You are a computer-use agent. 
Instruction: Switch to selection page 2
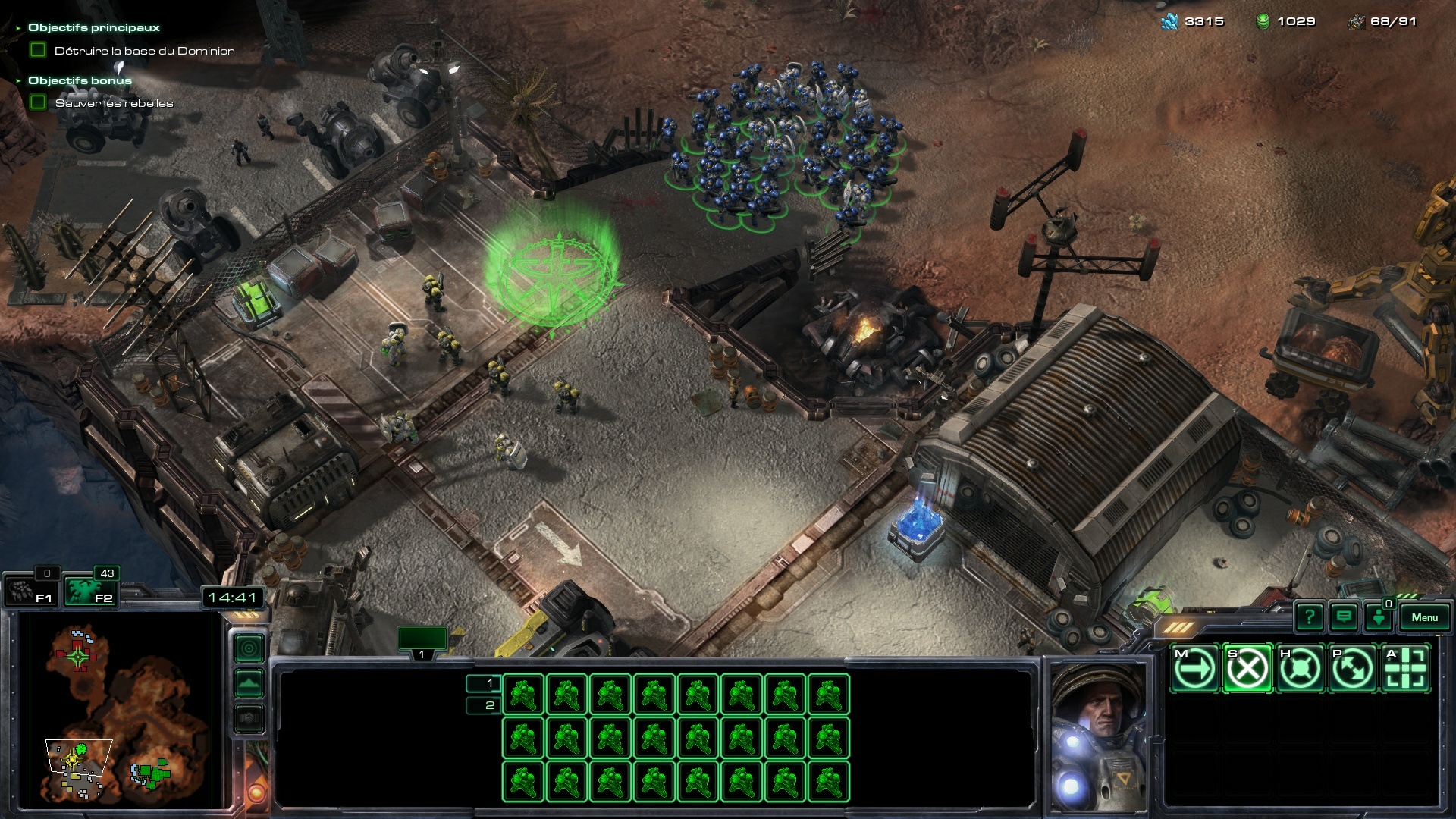(484, 705)
